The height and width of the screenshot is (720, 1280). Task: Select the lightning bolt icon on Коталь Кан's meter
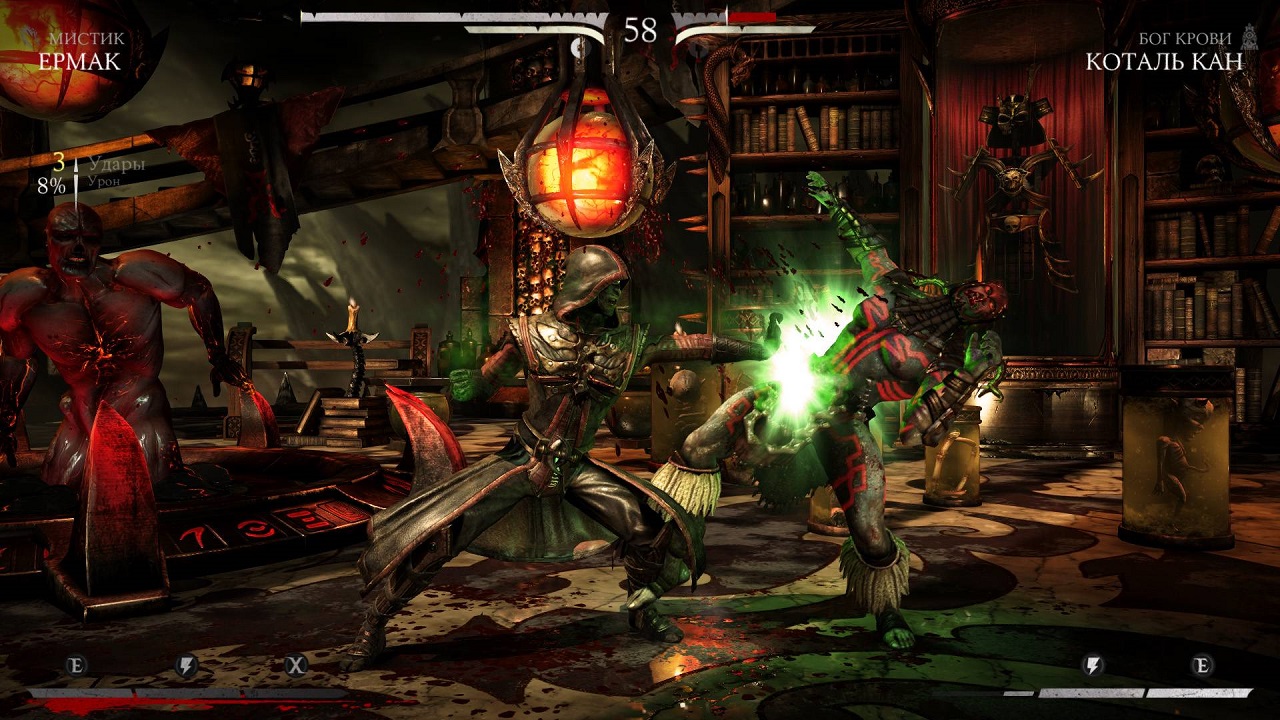[x=1094, y=665]
